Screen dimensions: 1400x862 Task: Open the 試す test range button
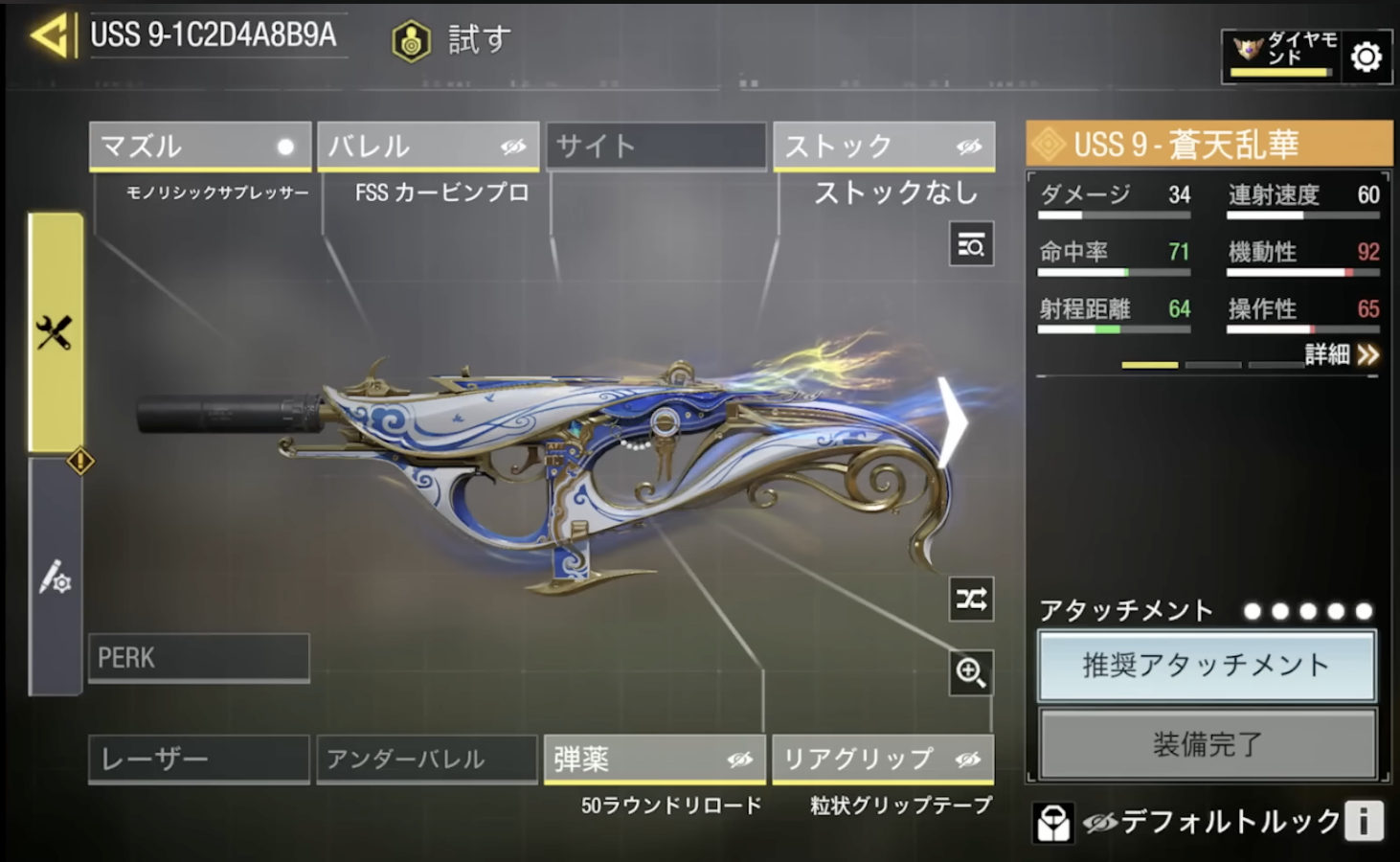[x=452, y=40]
